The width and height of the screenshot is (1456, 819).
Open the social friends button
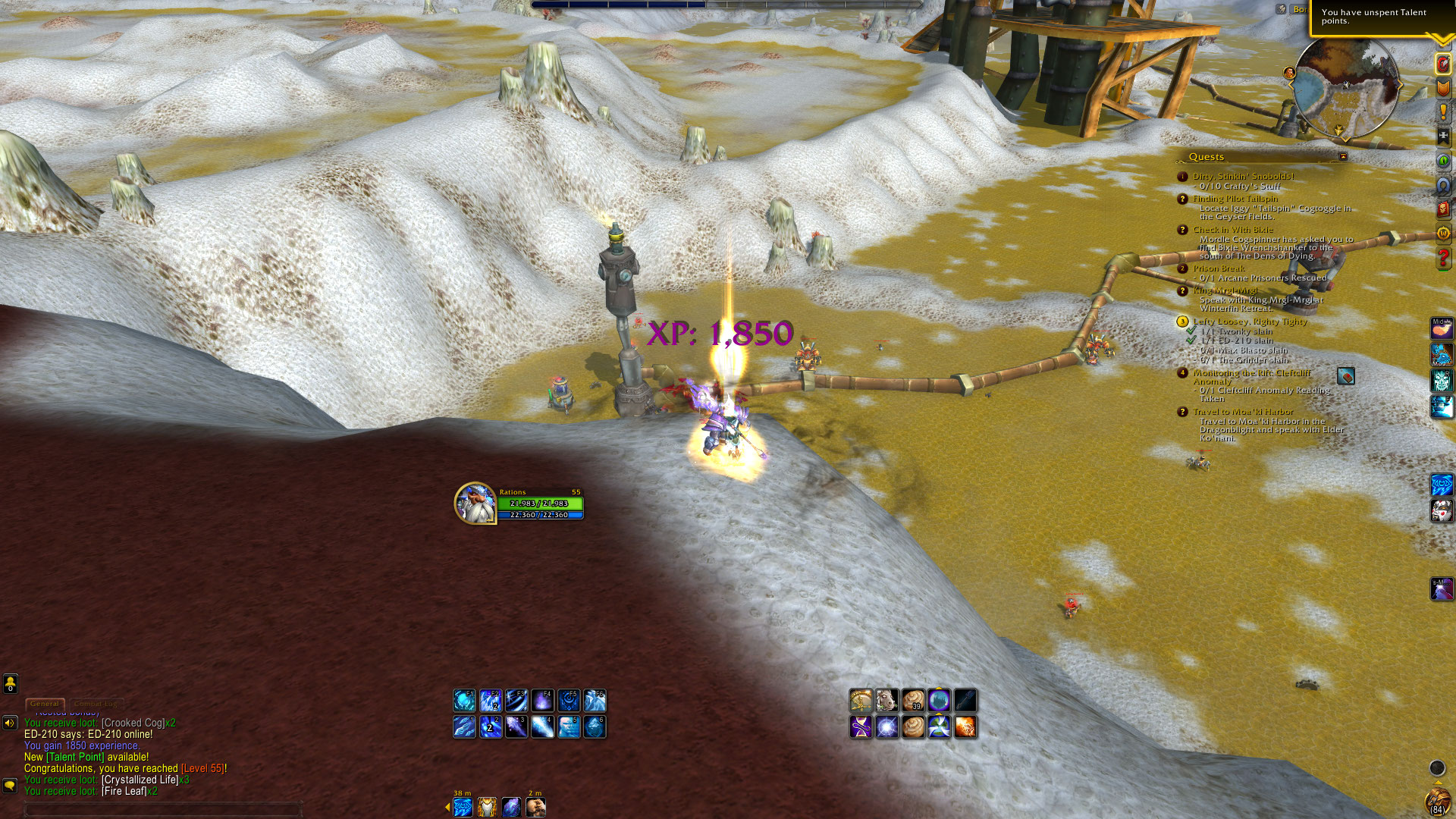coord(10,683)
